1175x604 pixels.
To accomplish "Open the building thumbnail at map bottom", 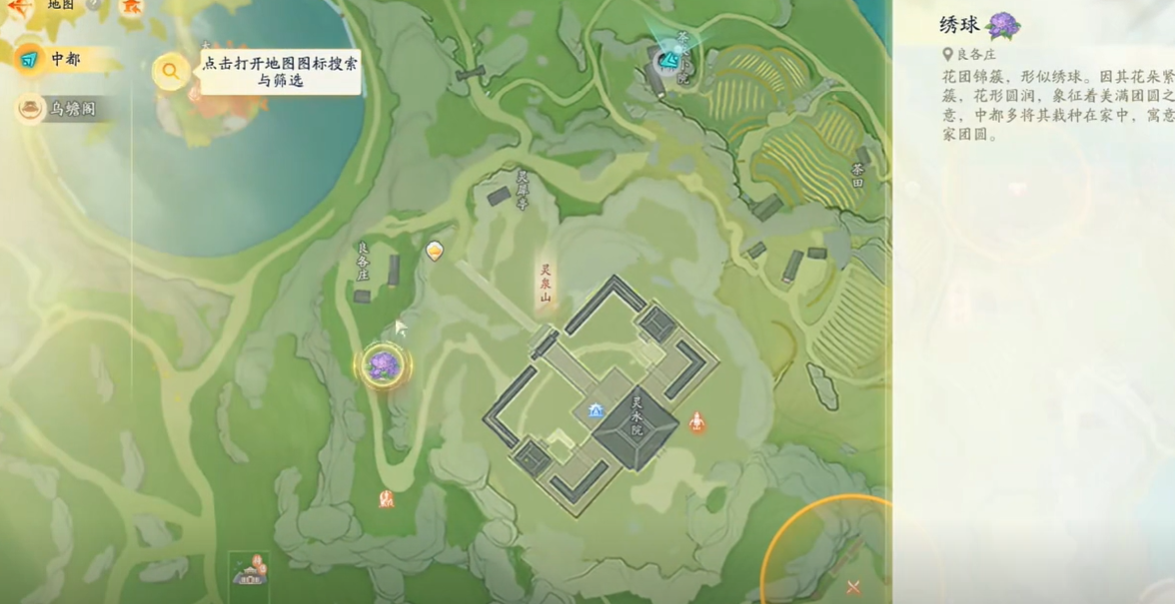I will click(249, 573).
